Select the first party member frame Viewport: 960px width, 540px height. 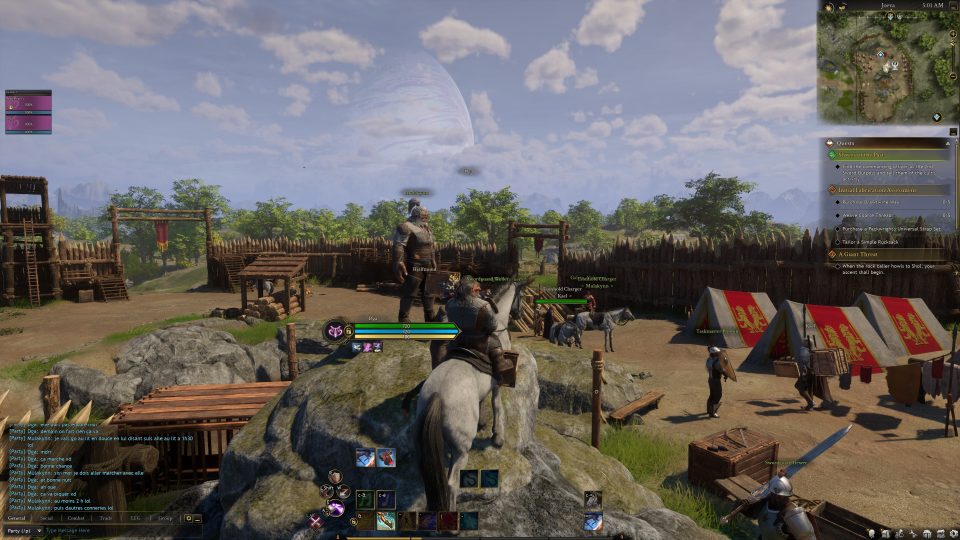pos(28,102)
